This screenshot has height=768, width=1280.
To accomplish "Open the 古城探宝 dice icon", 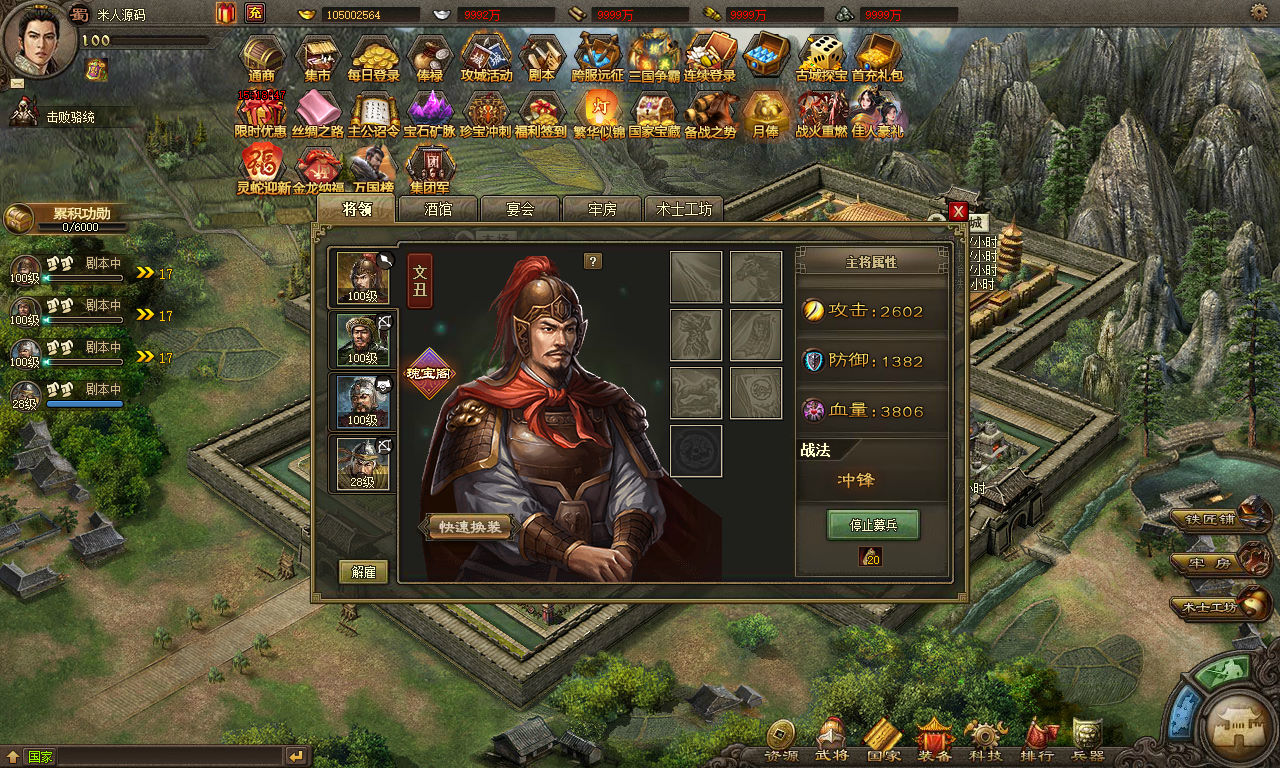I will point(821,58).
